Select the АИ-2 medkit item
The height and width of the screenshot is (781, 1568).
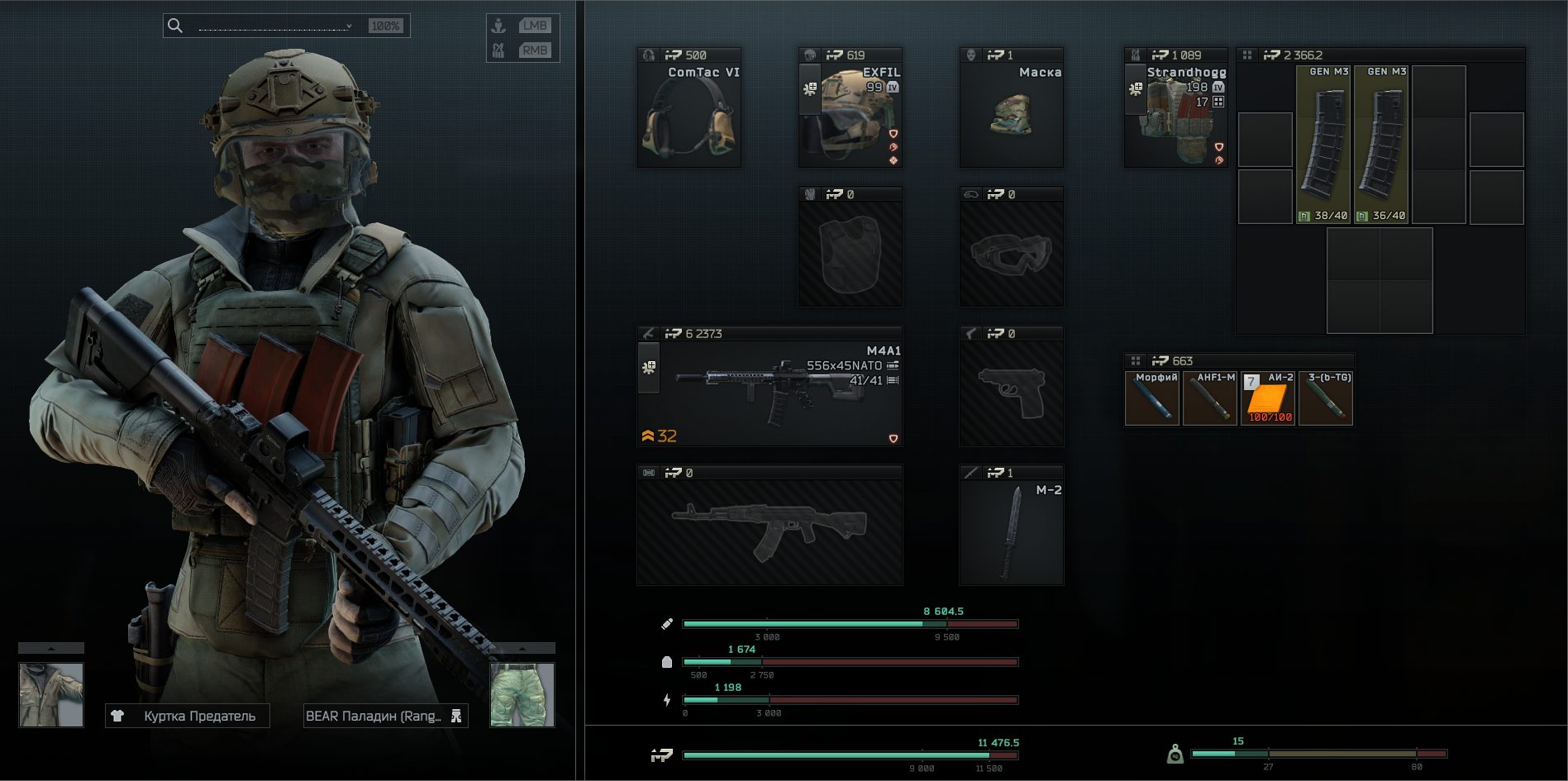[1268, 399]
